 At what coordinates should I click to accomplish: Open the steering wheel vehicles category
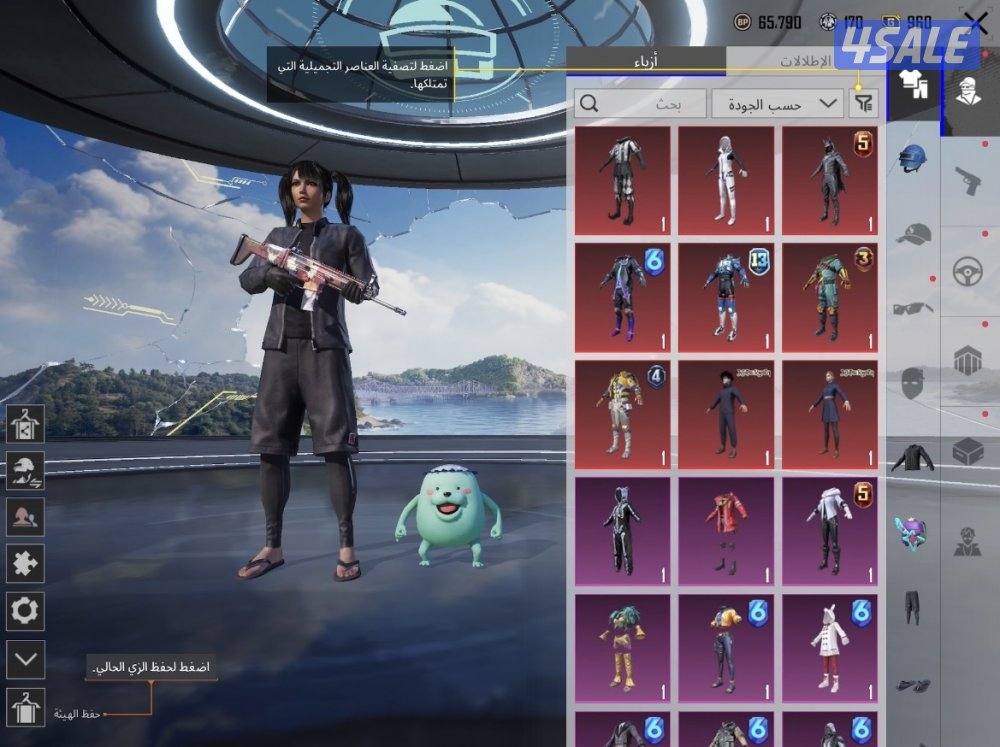[x=968, y=271]
